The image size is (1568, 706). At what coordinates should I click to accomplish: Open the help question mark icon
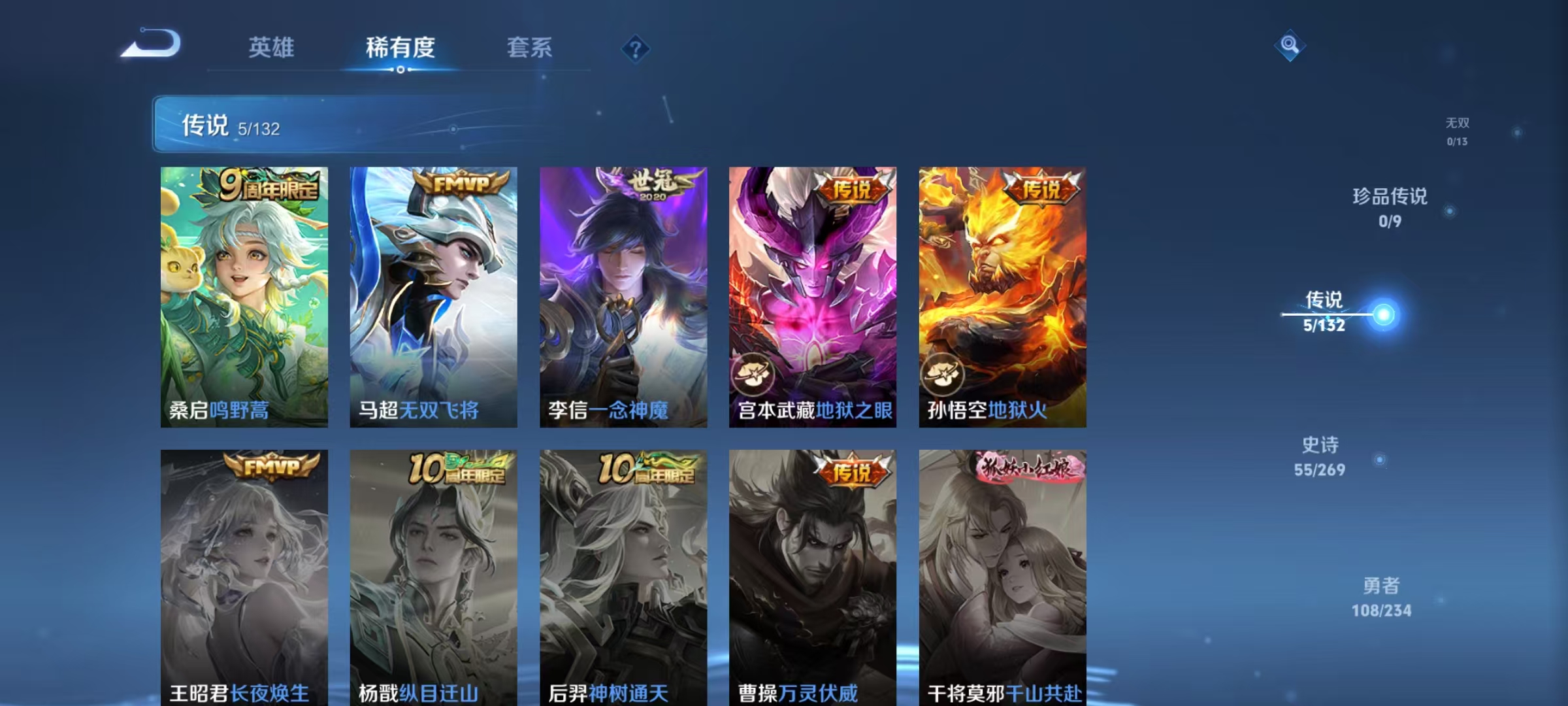click(636, 49)
